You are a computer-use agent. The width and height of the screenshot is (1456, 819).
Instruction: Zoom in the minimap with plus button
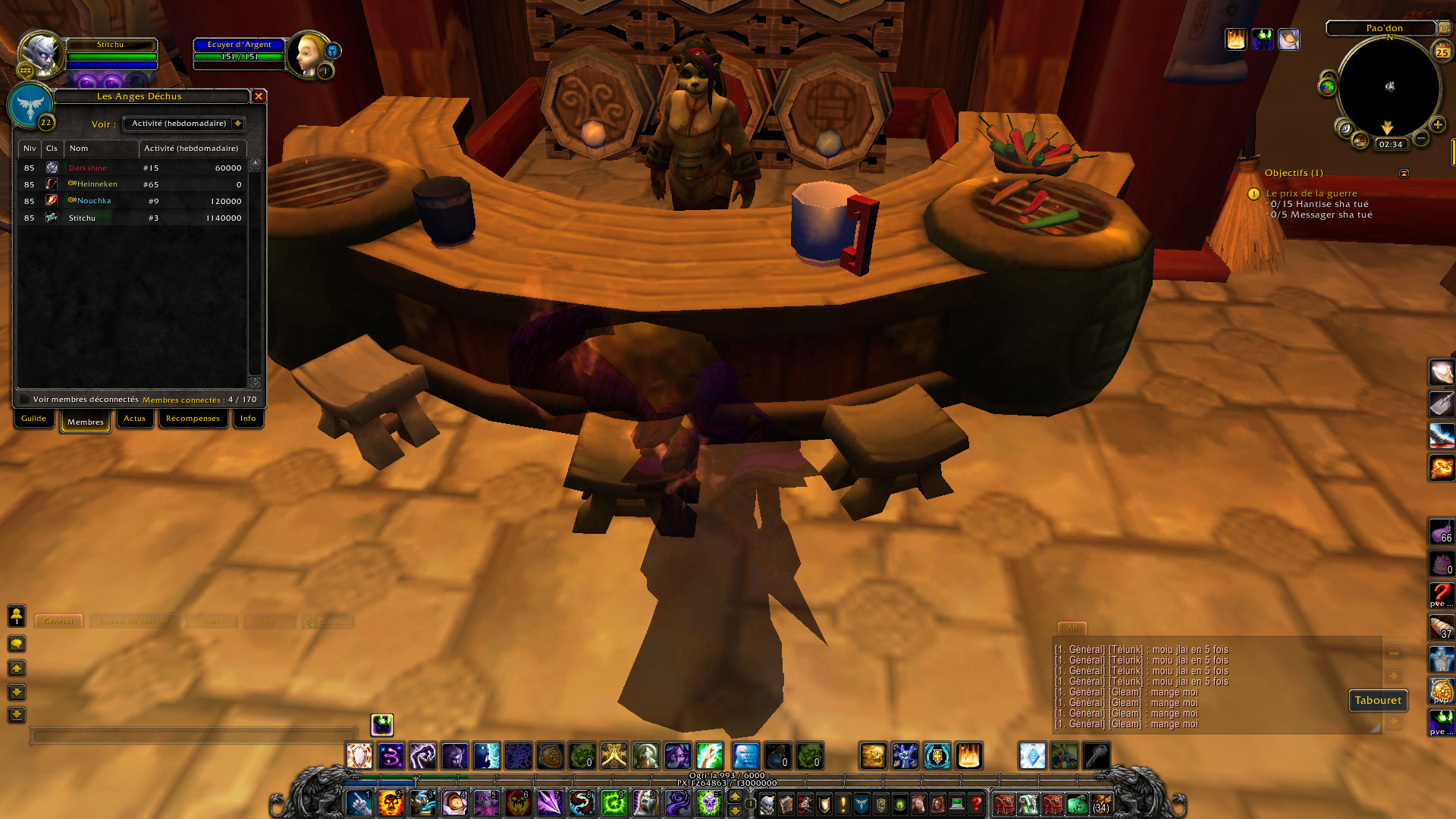click(x=1437, y=124)
